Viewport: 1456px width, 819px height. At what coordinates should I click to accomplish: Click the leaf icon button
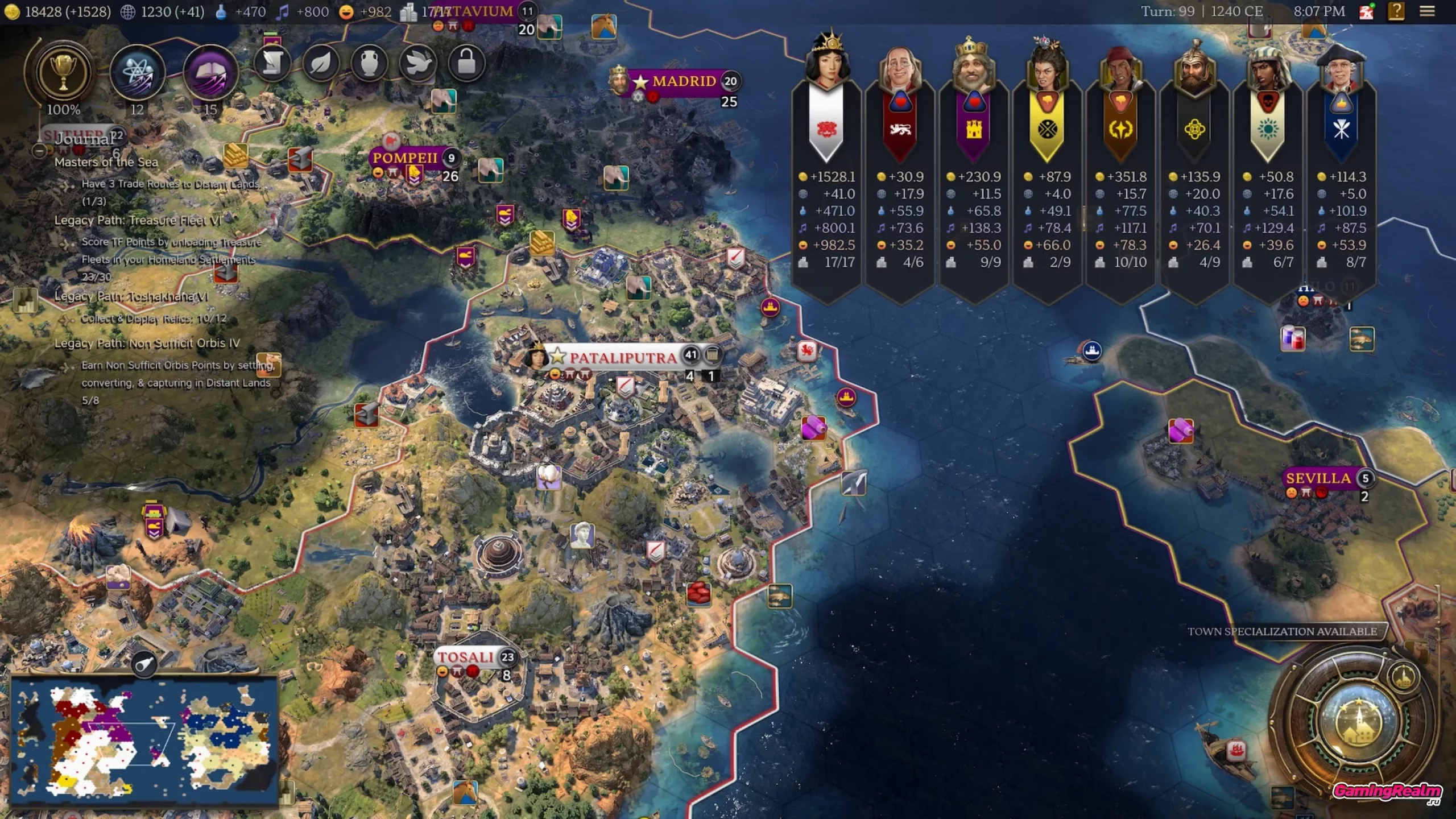[x=321, y=63]
